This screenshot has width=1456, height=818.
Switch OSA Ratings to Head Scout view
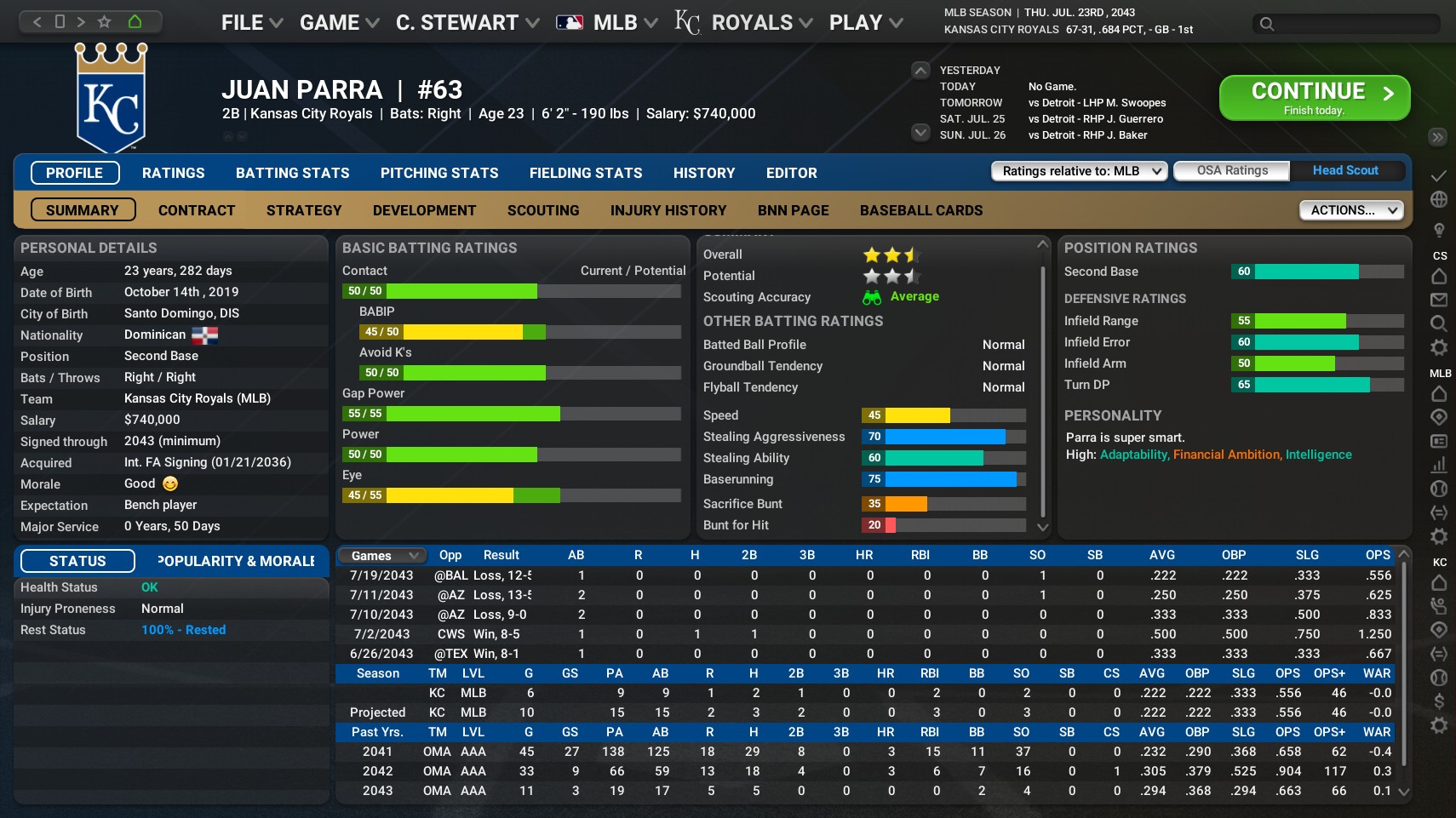1345,170
